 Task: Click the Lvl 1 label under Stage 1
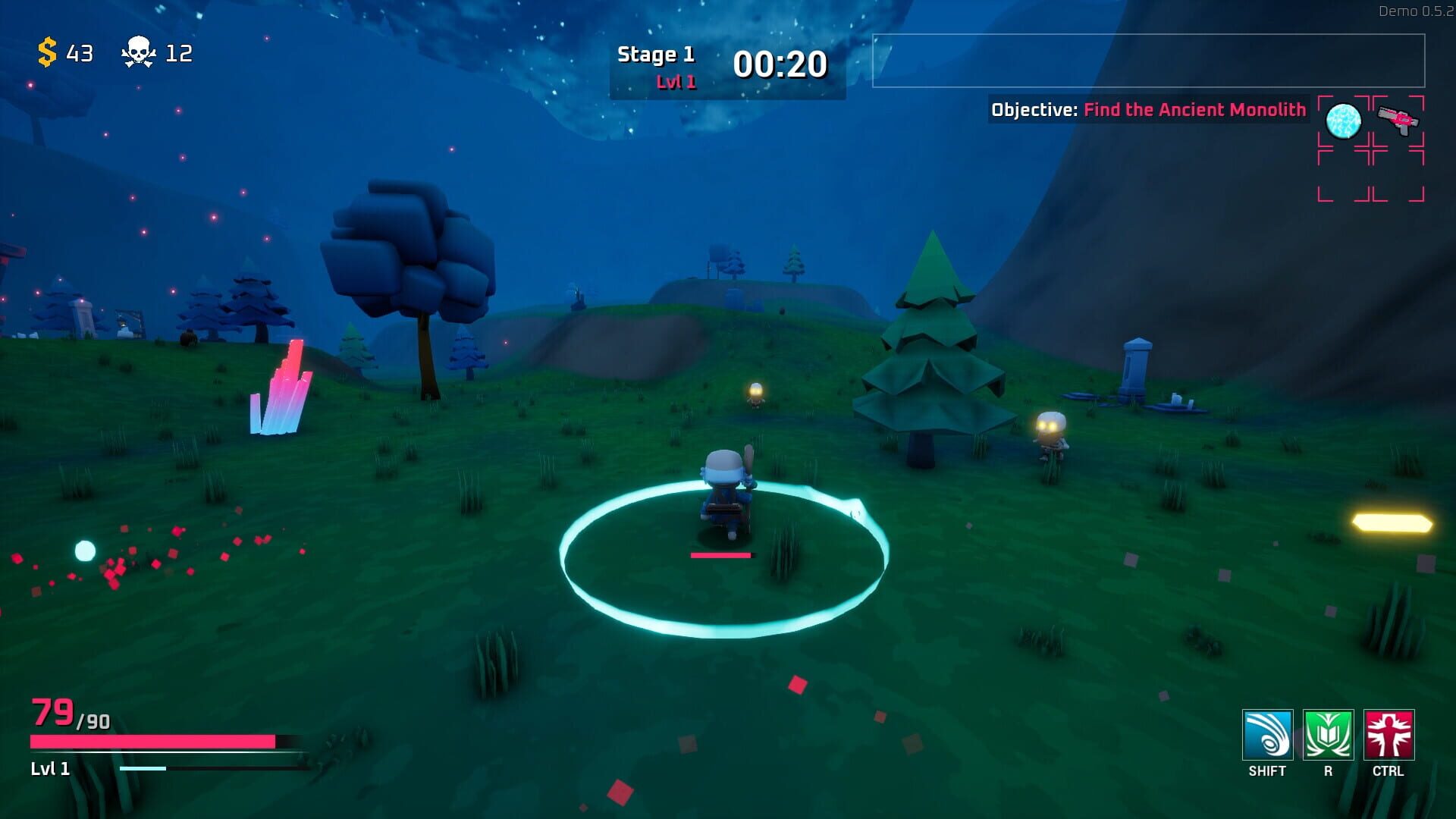coord(675,80)
